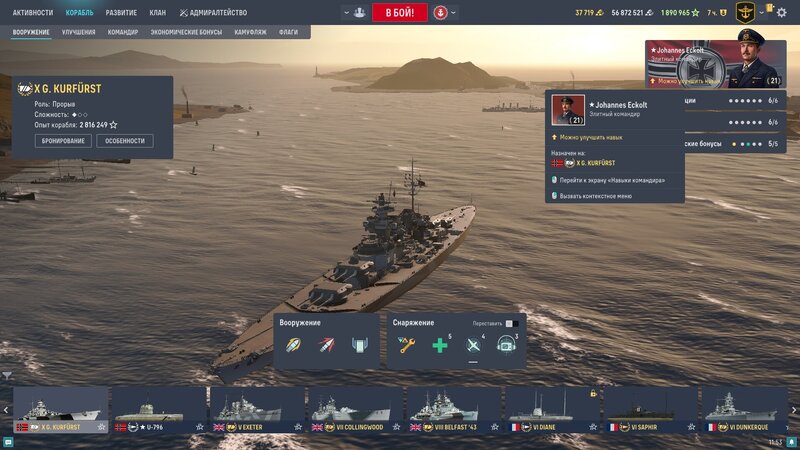
Task: Choose Вызвать контекстное меню option
Action: [596, 196]
